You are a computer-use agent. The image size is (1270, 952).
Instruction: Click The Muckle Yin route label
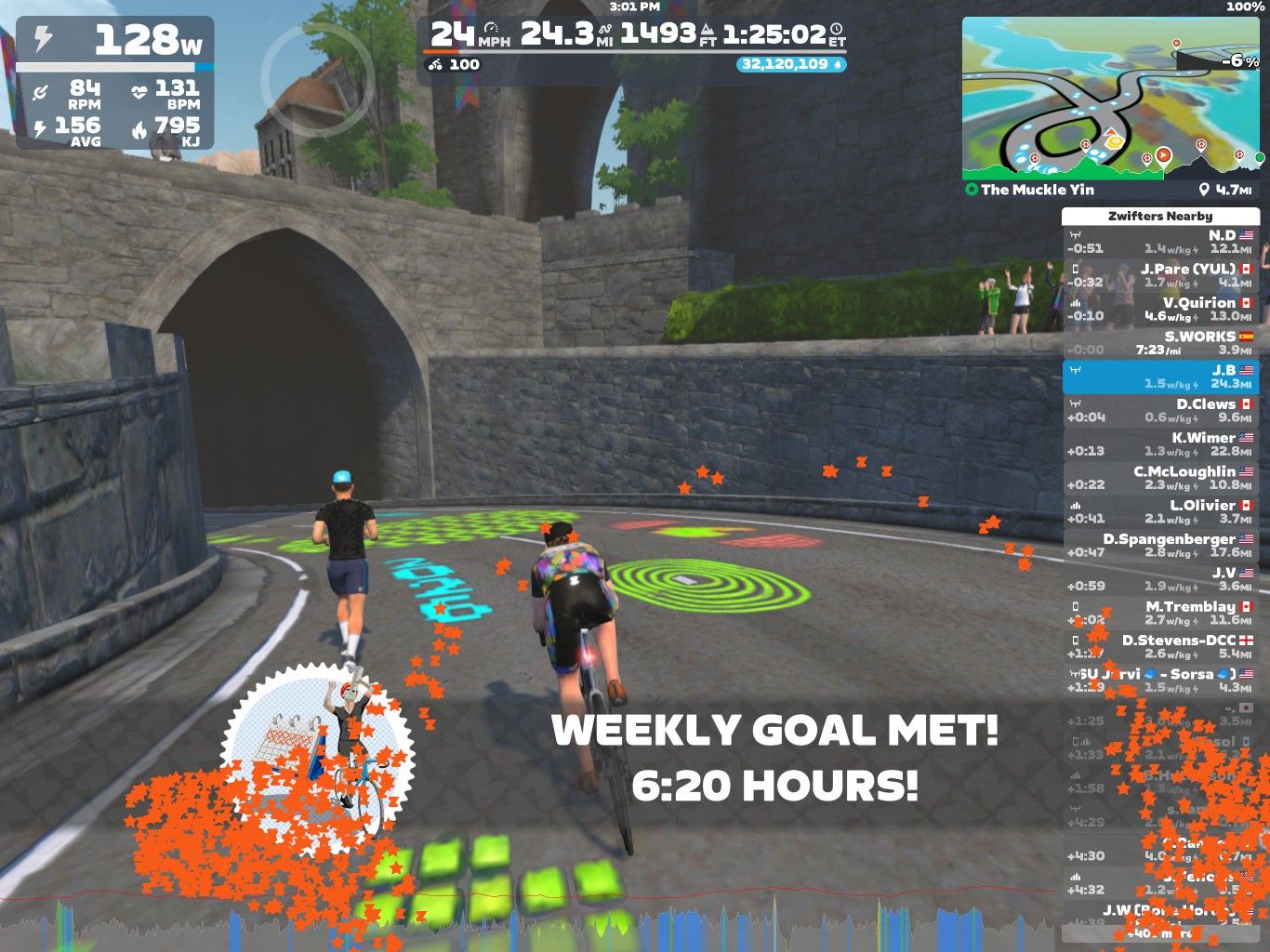click(1037, 190)
